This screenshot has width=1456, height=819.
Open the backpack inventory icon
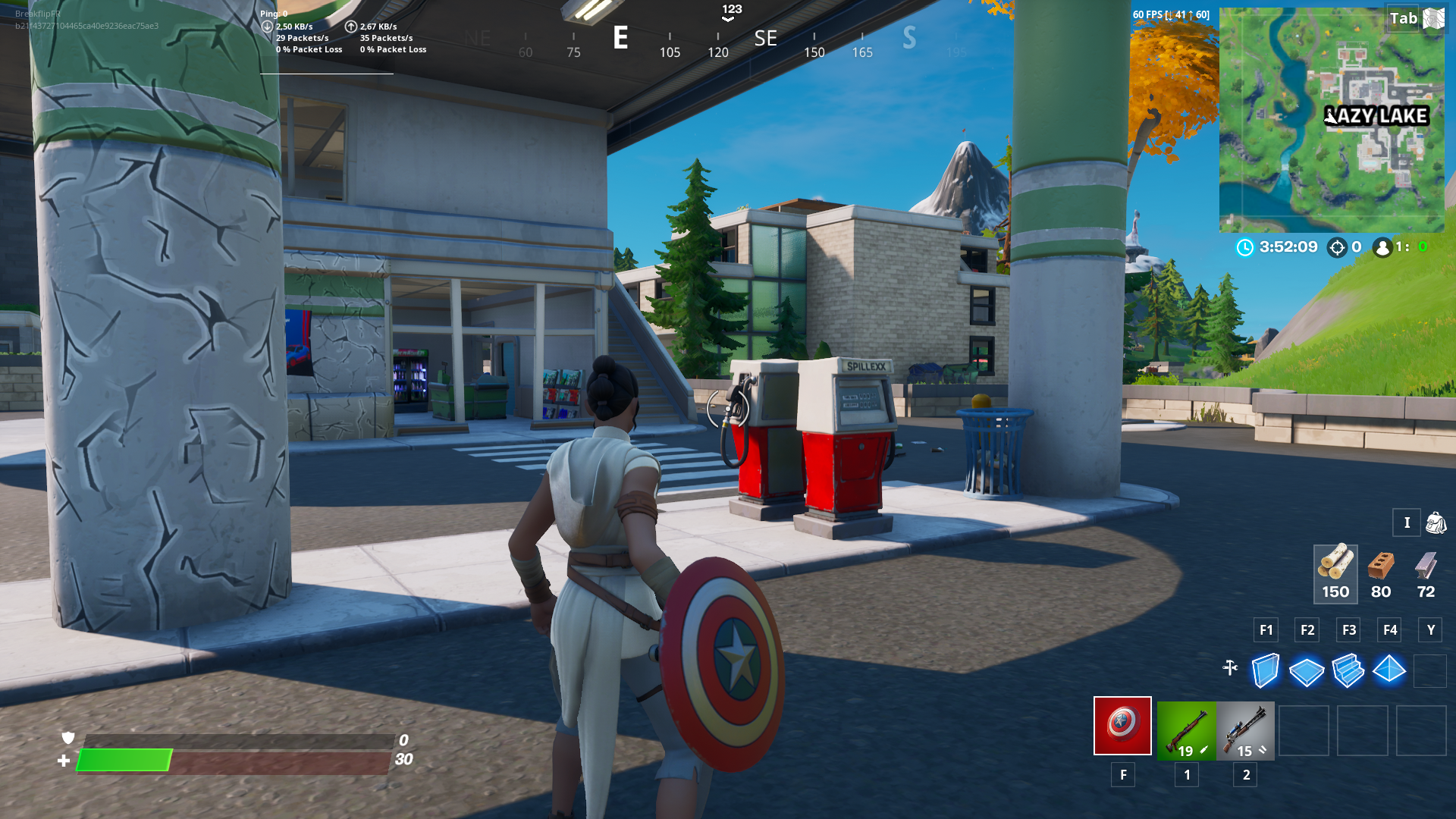[x=1436, y=522]
